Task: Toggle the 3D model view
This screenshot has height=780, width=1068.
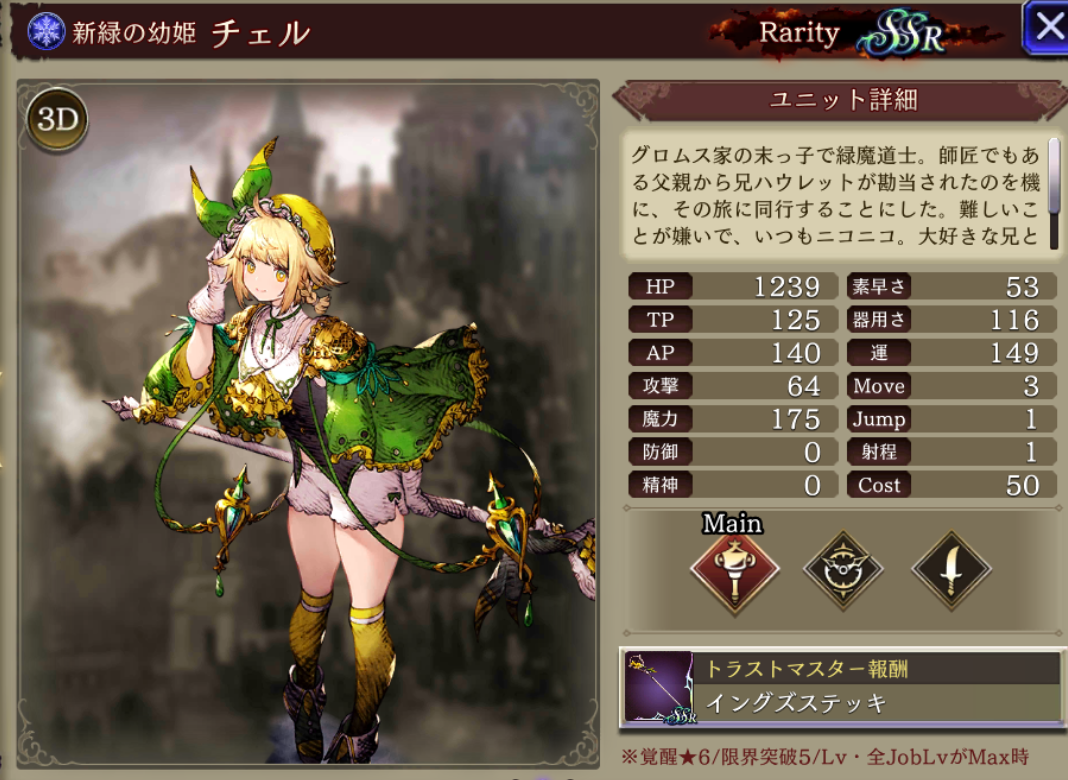Action: 57,119
